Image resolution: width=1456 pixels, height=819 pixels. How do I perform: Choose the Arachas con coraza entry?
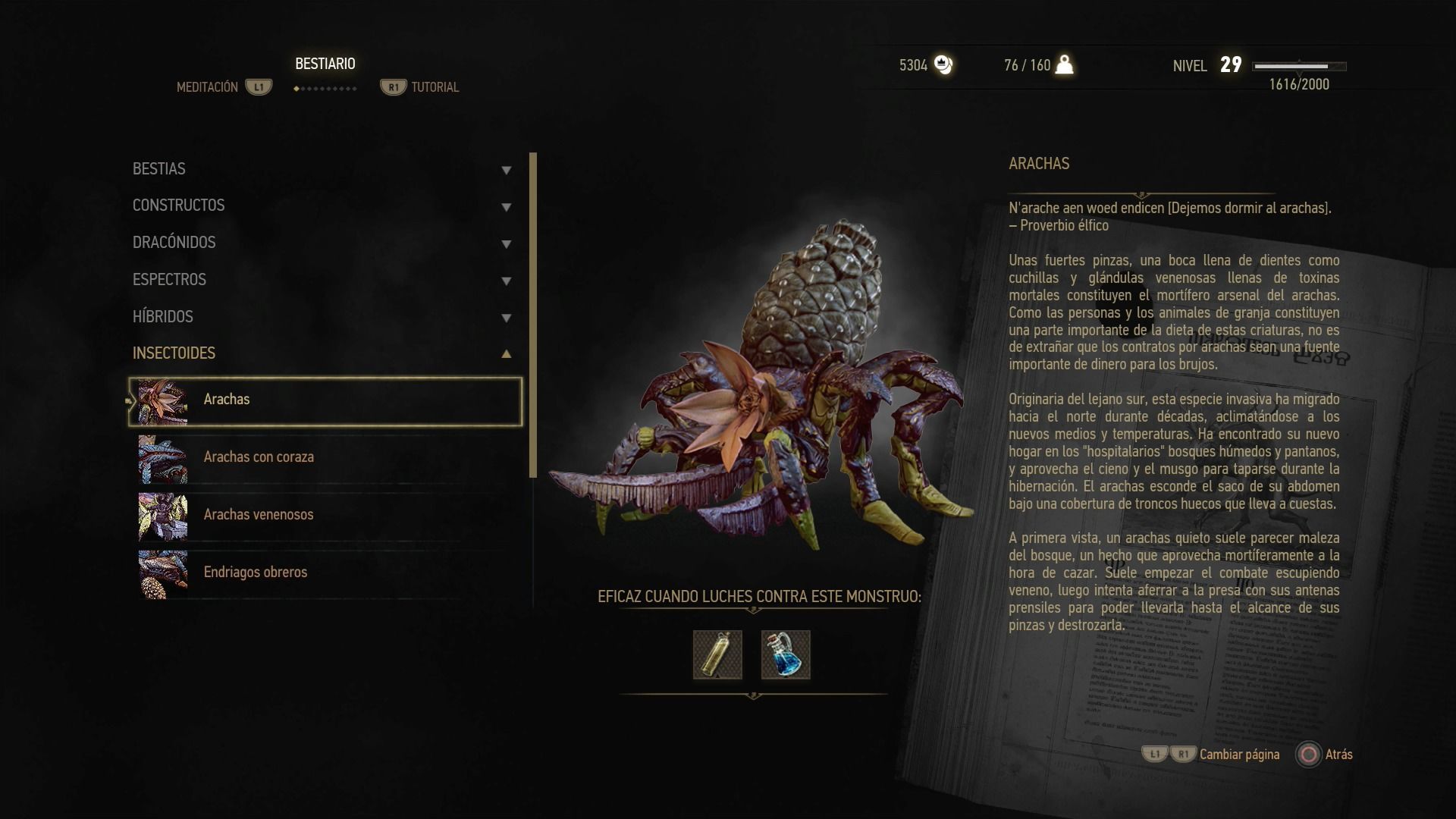click(x=326, y=457)
